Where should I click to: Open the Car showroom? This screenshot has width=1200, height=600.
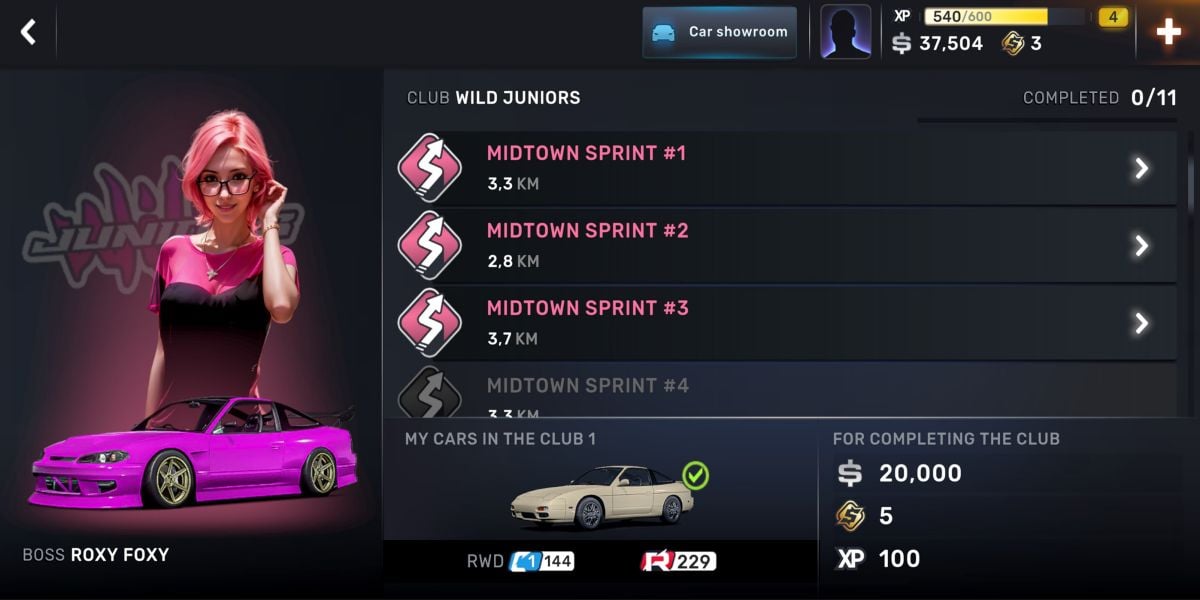pos(719,32)
